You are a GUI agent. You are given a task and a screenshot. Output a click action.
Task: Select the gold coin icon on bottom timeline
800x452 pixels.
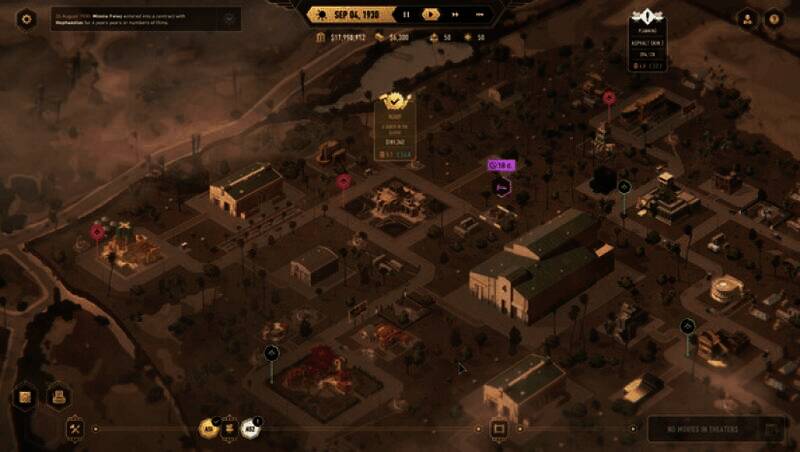click(x=210, y=428)
